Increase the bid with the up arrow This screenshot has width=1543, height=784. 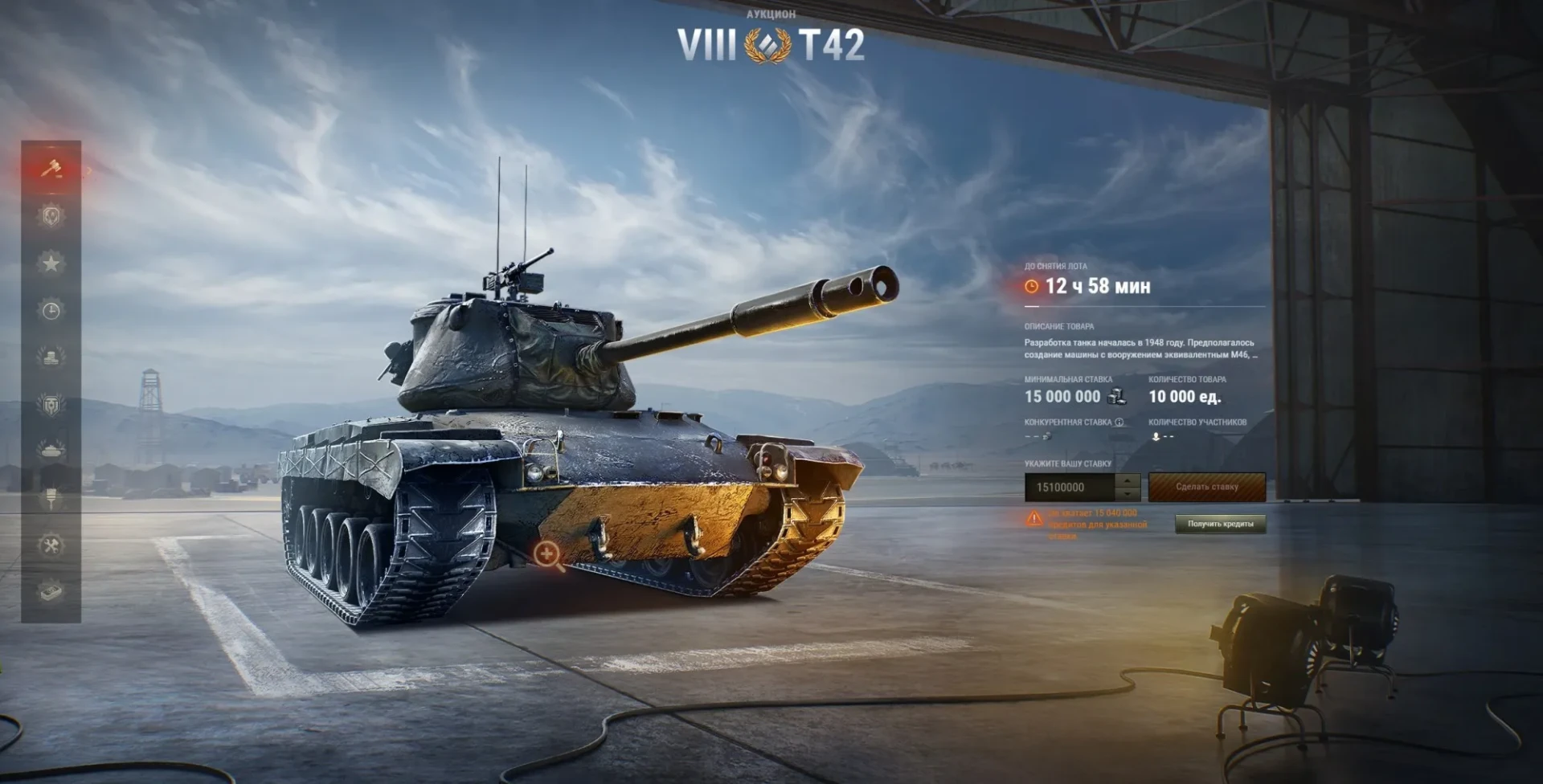point(1128,480)
